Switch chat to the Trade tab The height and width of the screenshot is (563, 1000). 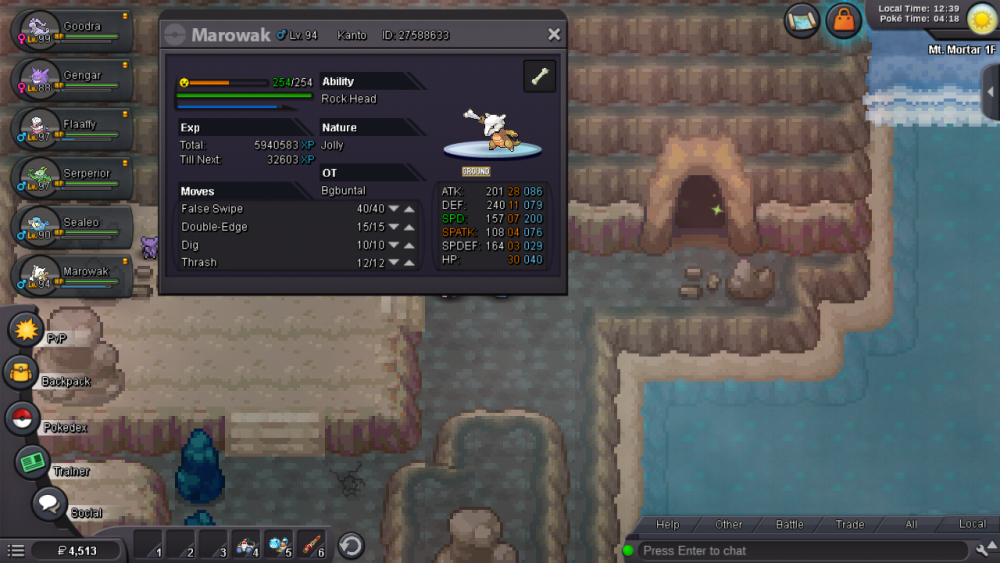(x=850, y=524)
